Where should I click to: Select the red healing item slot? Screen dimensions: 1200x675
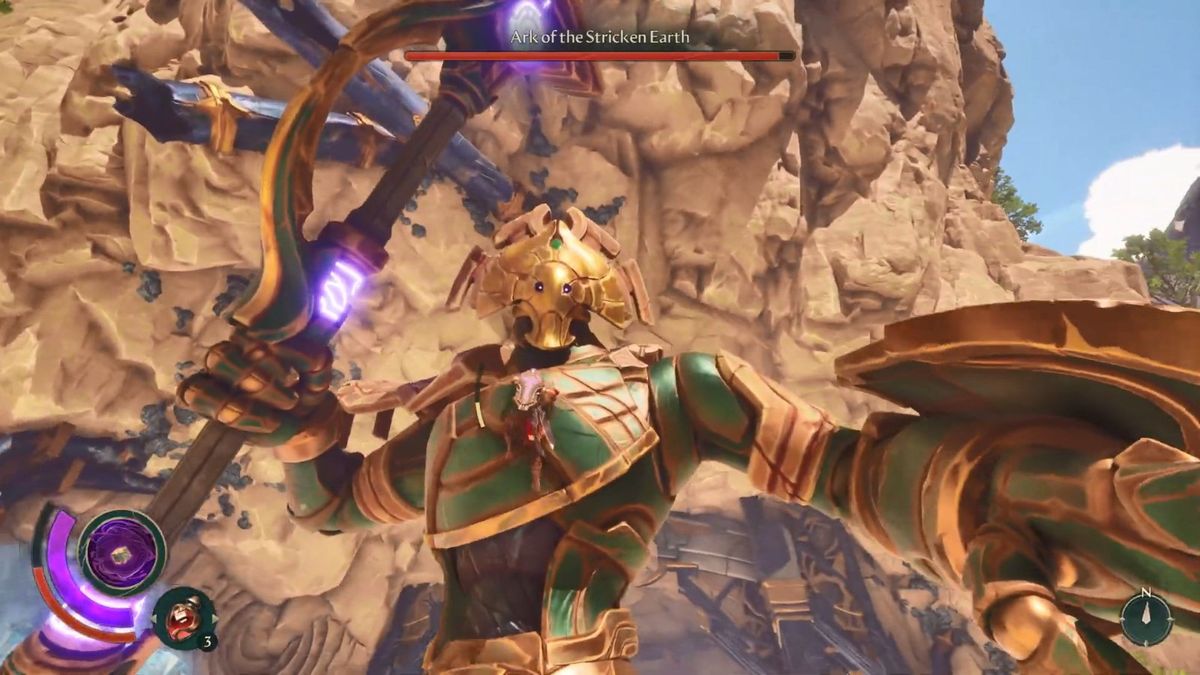[x=183, y=616]
